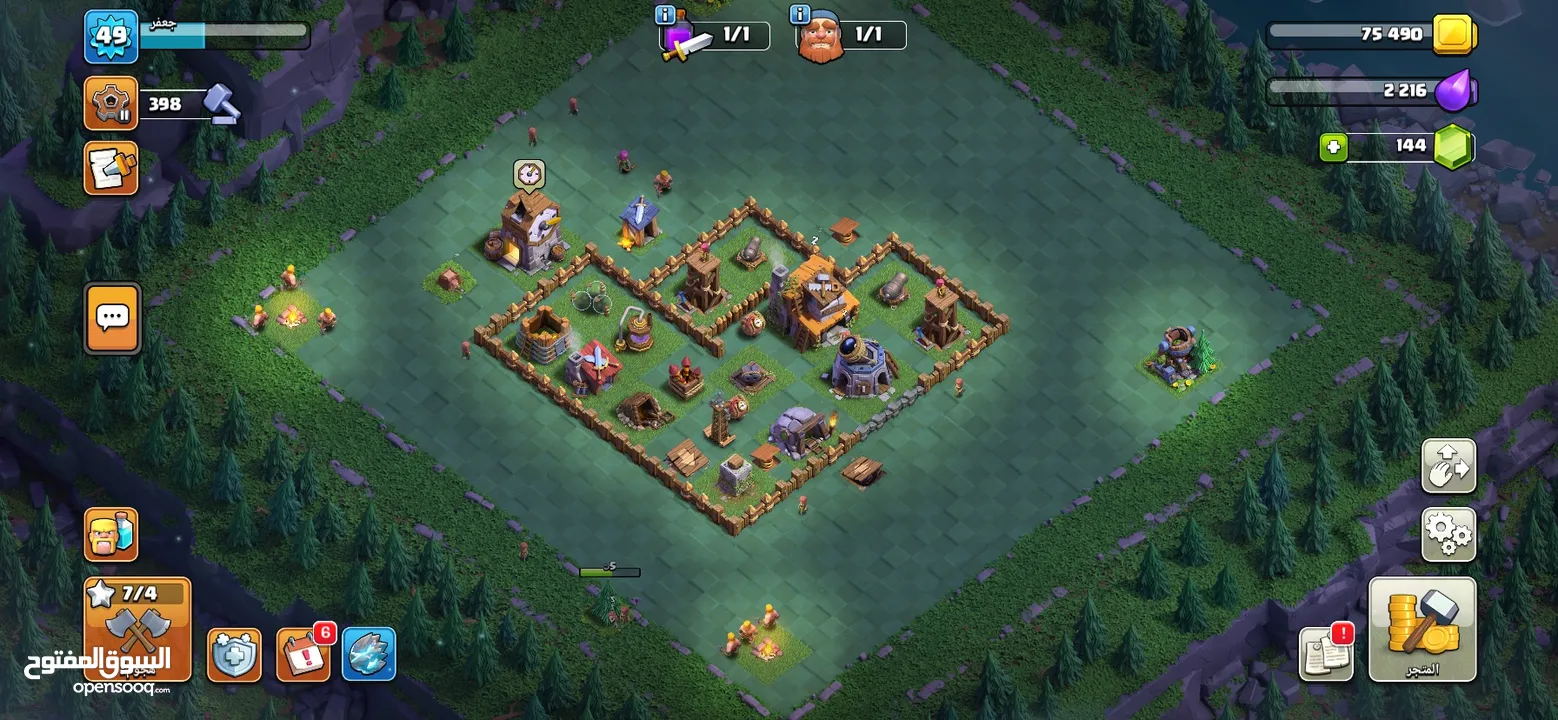Screen dimensions: 1558x720
Task: Open the 398 trophy gear badge
Action: [111, 103]
